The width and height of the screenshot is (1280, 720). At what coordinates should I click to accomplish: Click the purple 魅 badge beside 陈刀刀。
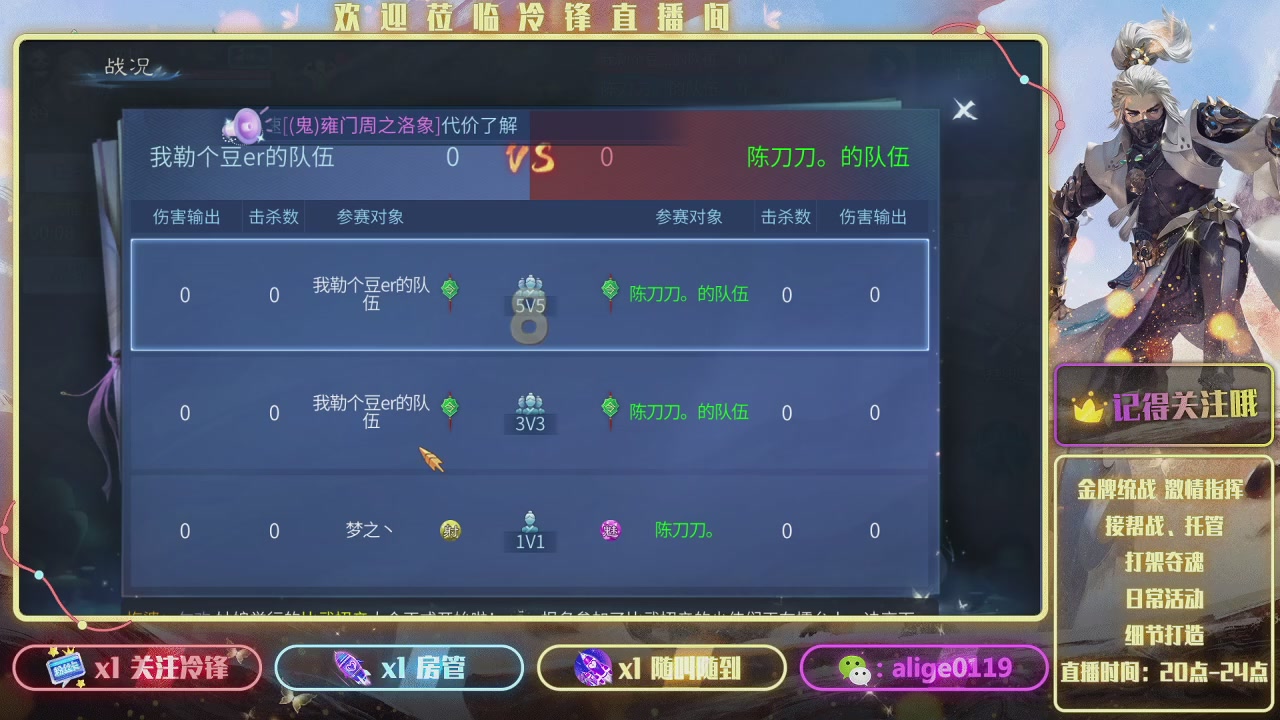point(611,530)
